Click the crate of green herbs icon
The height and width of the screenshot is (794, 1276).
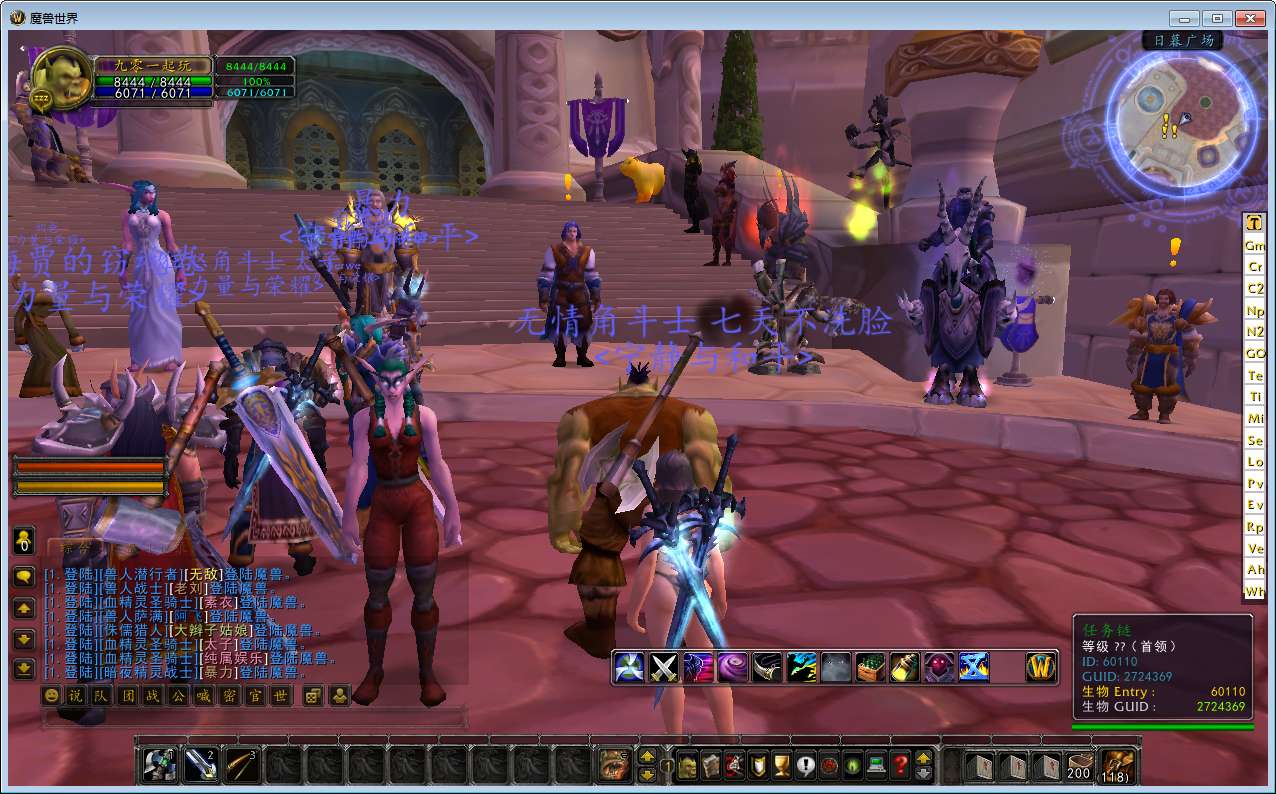tap(870, 667)
